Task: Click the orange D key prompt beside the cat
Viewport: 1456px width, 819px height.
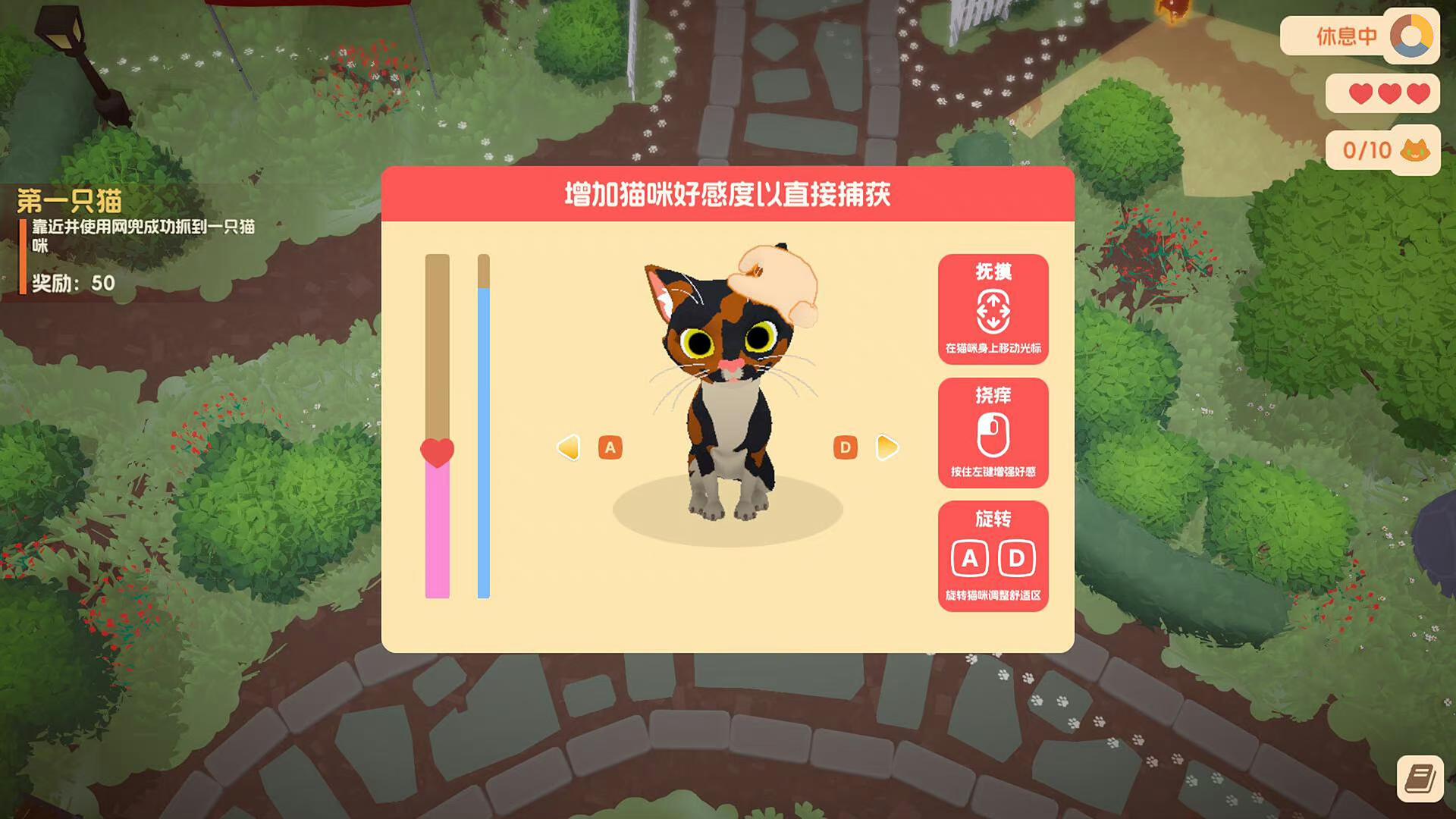Action: click(x=846, y=448)
